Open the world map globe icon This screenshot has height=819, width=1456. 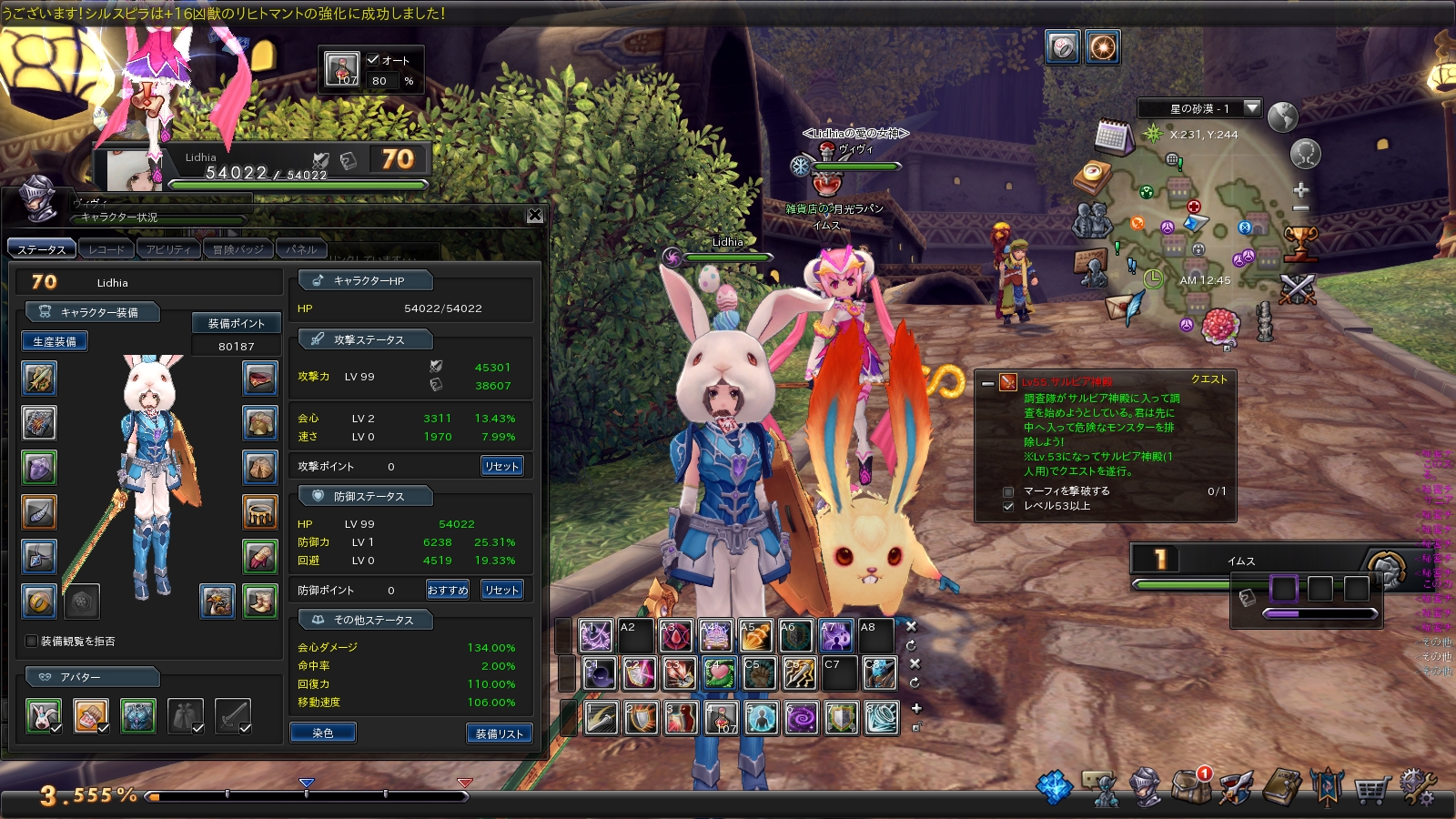[x=1282, y=116]
